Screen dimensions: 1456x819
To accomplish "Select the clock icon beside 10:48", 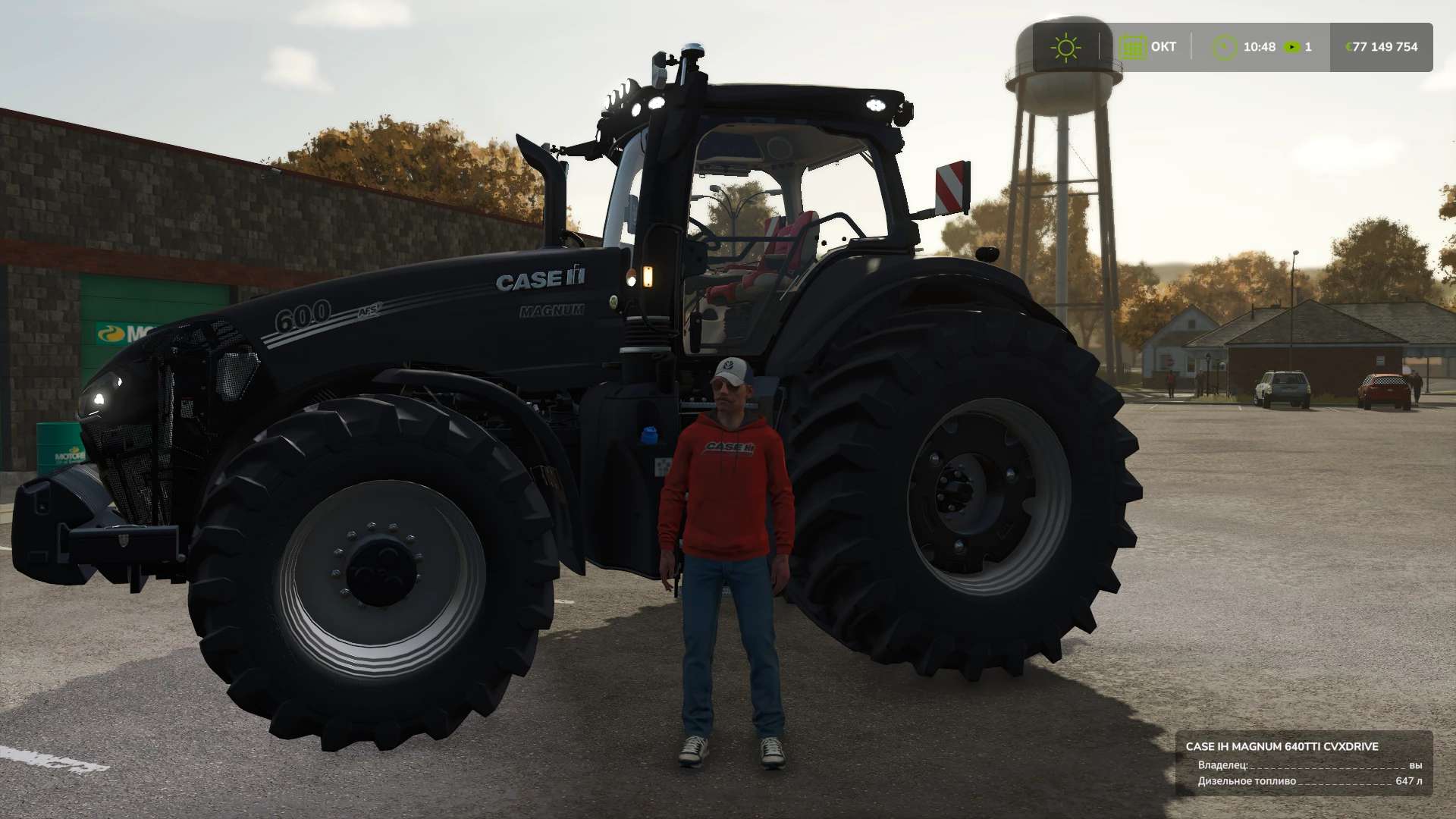I will pos(1224,47).
